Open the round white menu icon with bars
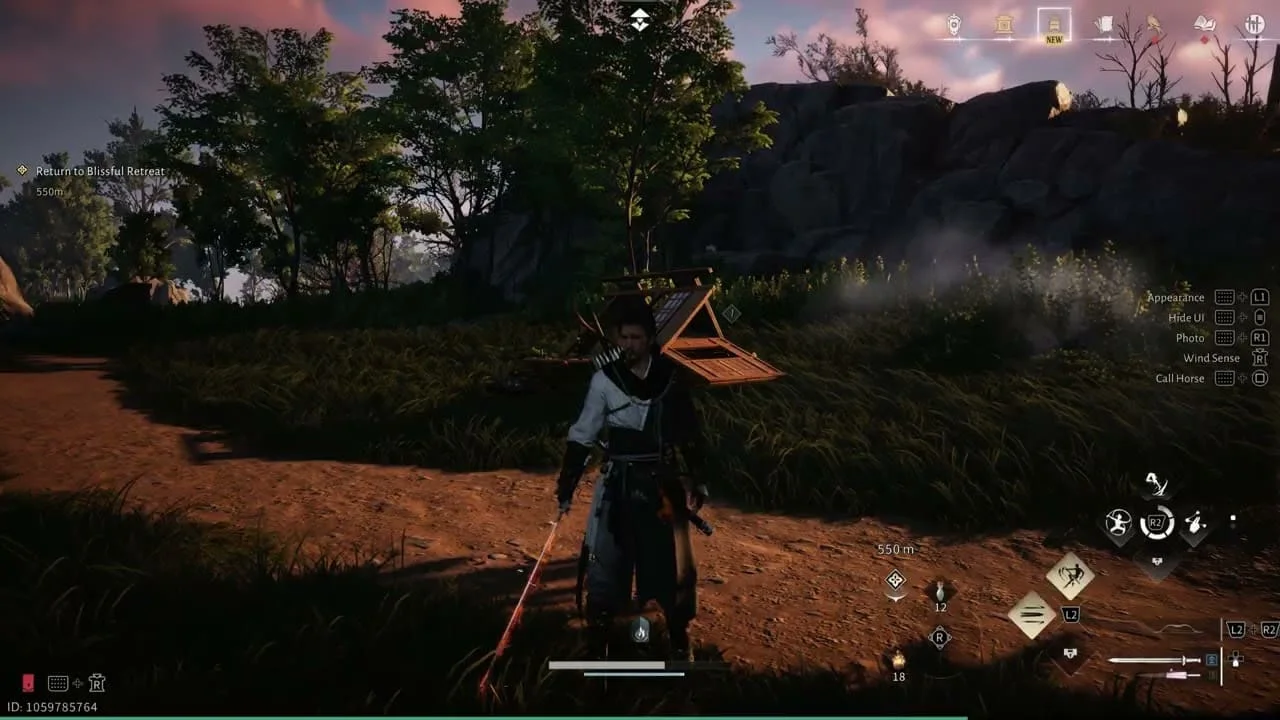Screen dimensions: 1280x720 tap(1254, 25)
